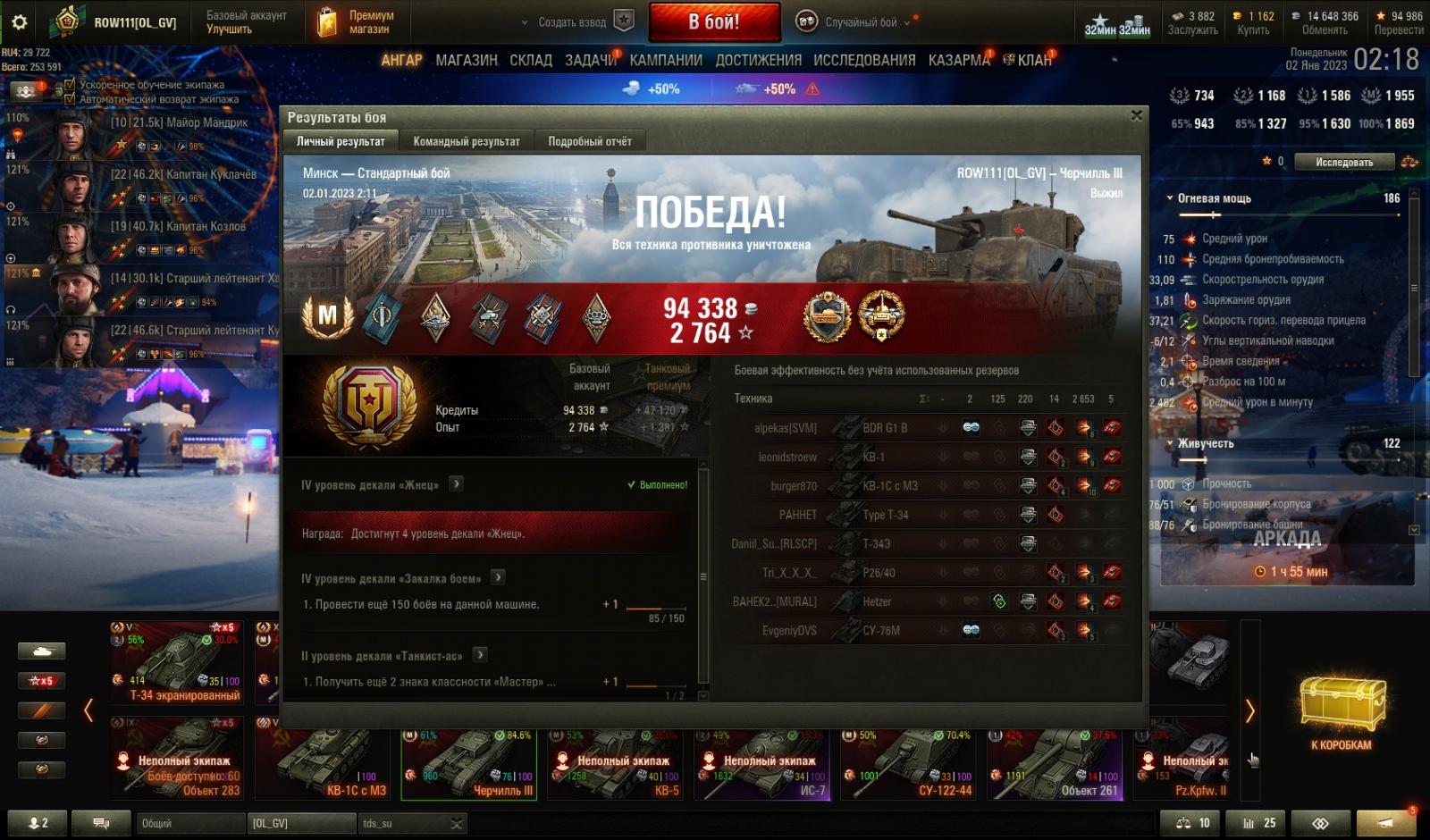Open the КАЗАРМА menu
The image size is (1430, 840).
(959, 60)
